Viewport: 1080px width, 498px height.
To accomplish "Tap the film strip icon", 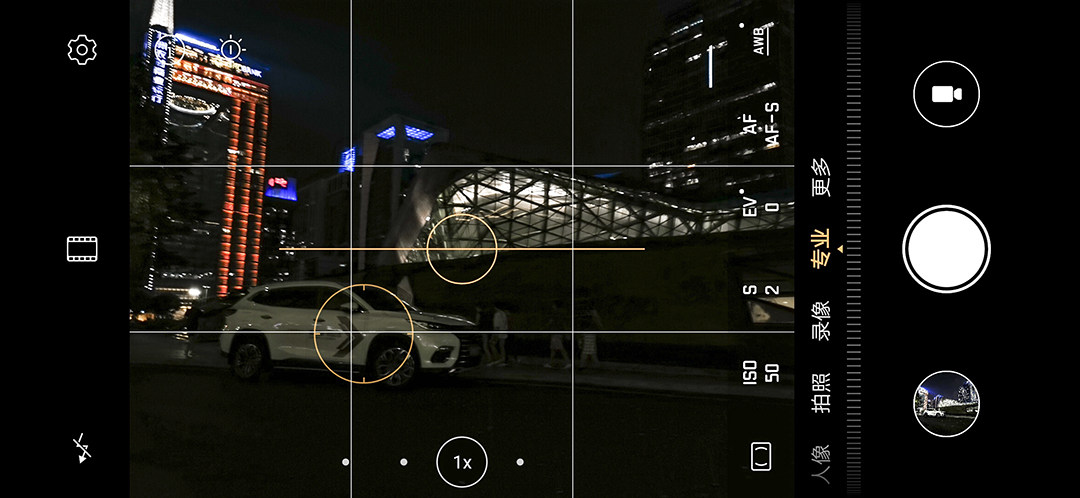I will pos(82,249).
